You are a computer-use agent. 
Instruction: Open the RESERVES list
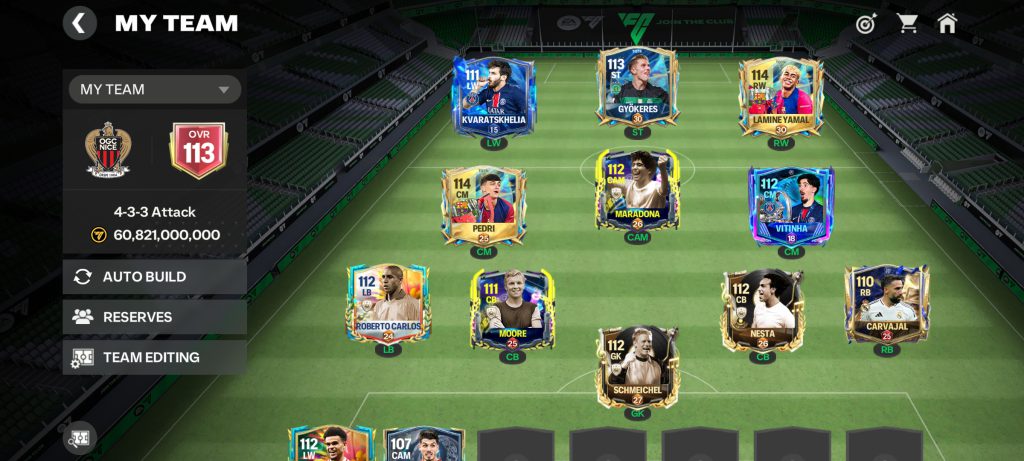point(155,317)
